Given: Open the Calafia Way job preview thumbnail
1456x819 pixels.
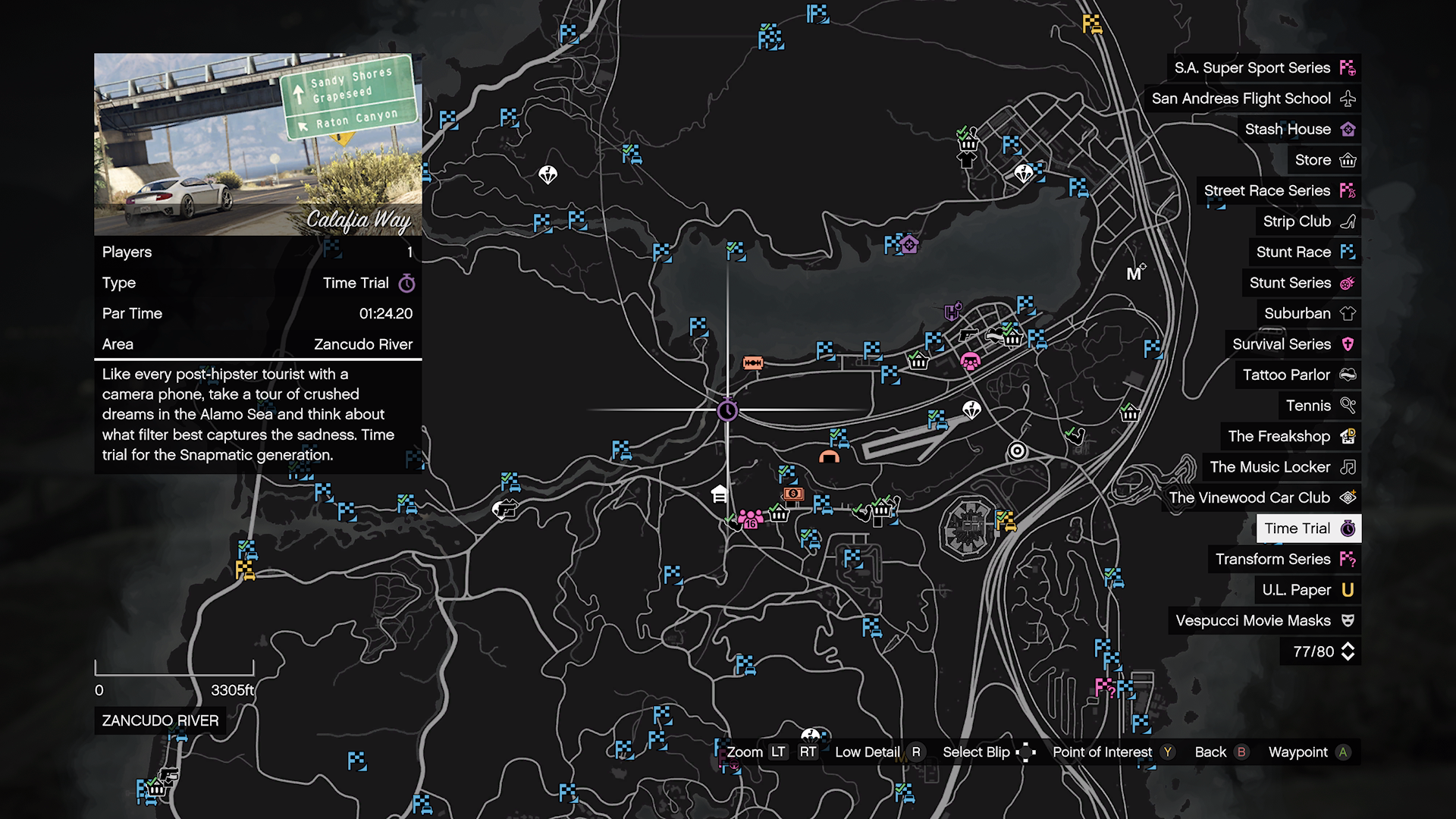Looking at the screenshot, I should [258, 144].
